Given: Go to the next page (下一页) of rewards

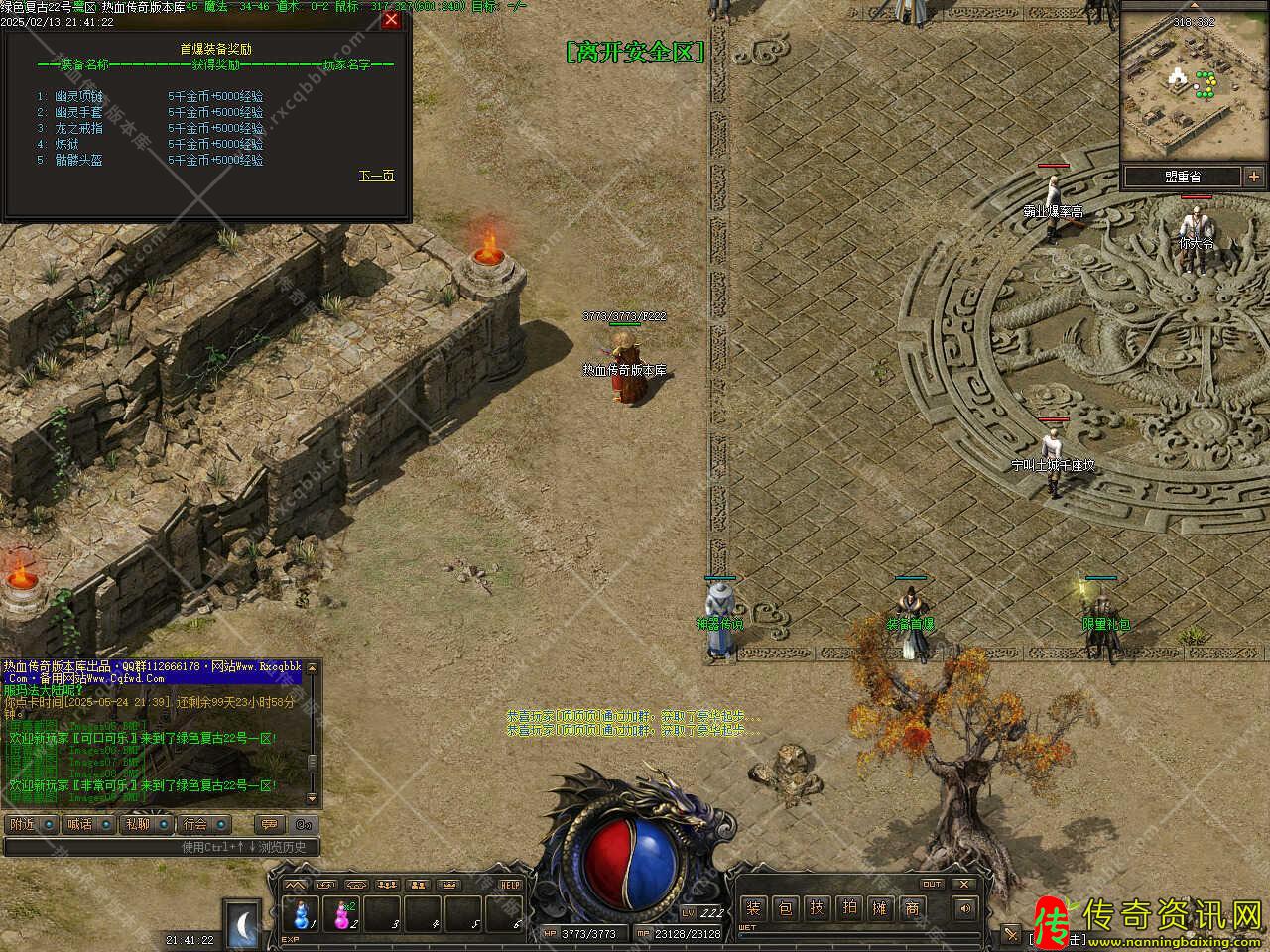Looking at the screenshot, I should [376, 176].
